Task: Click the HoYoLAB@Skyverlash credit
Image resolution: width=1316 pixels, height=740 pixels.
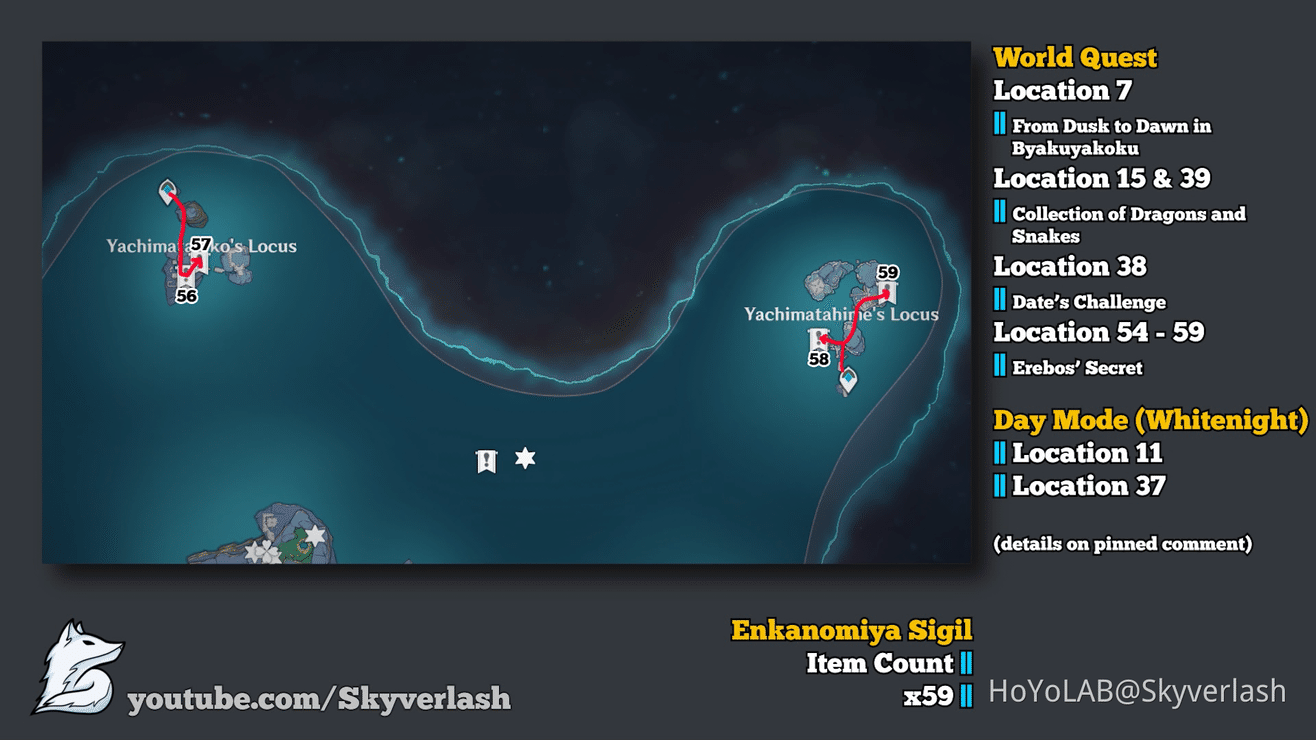Action: click(1137, 691)
